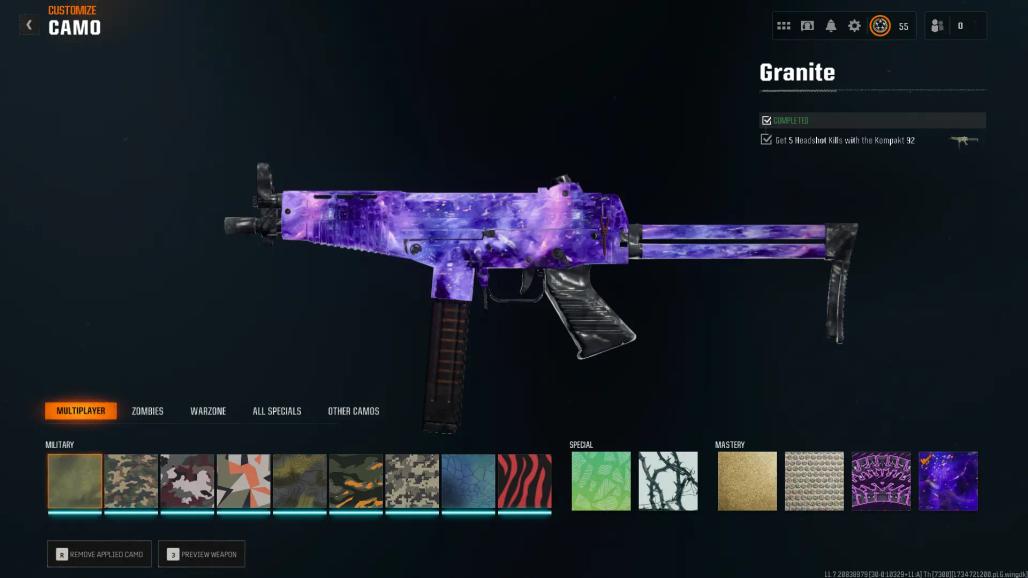
Task: Select the Other Camos tab
Action: coord(353,411)
